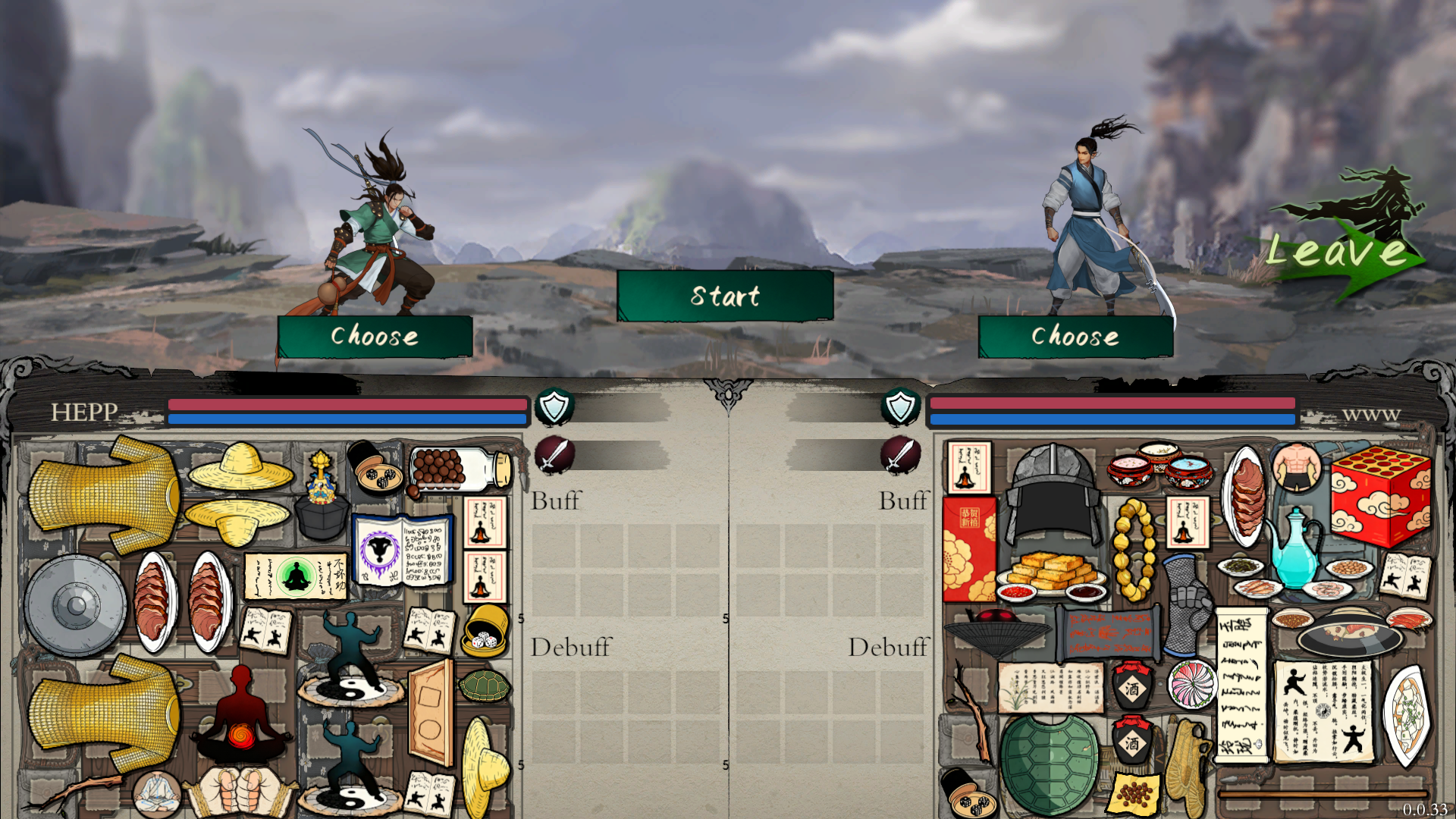Select the golden bead bracelet
This screenshot has height=819, width=1456.
[1134, 550]
